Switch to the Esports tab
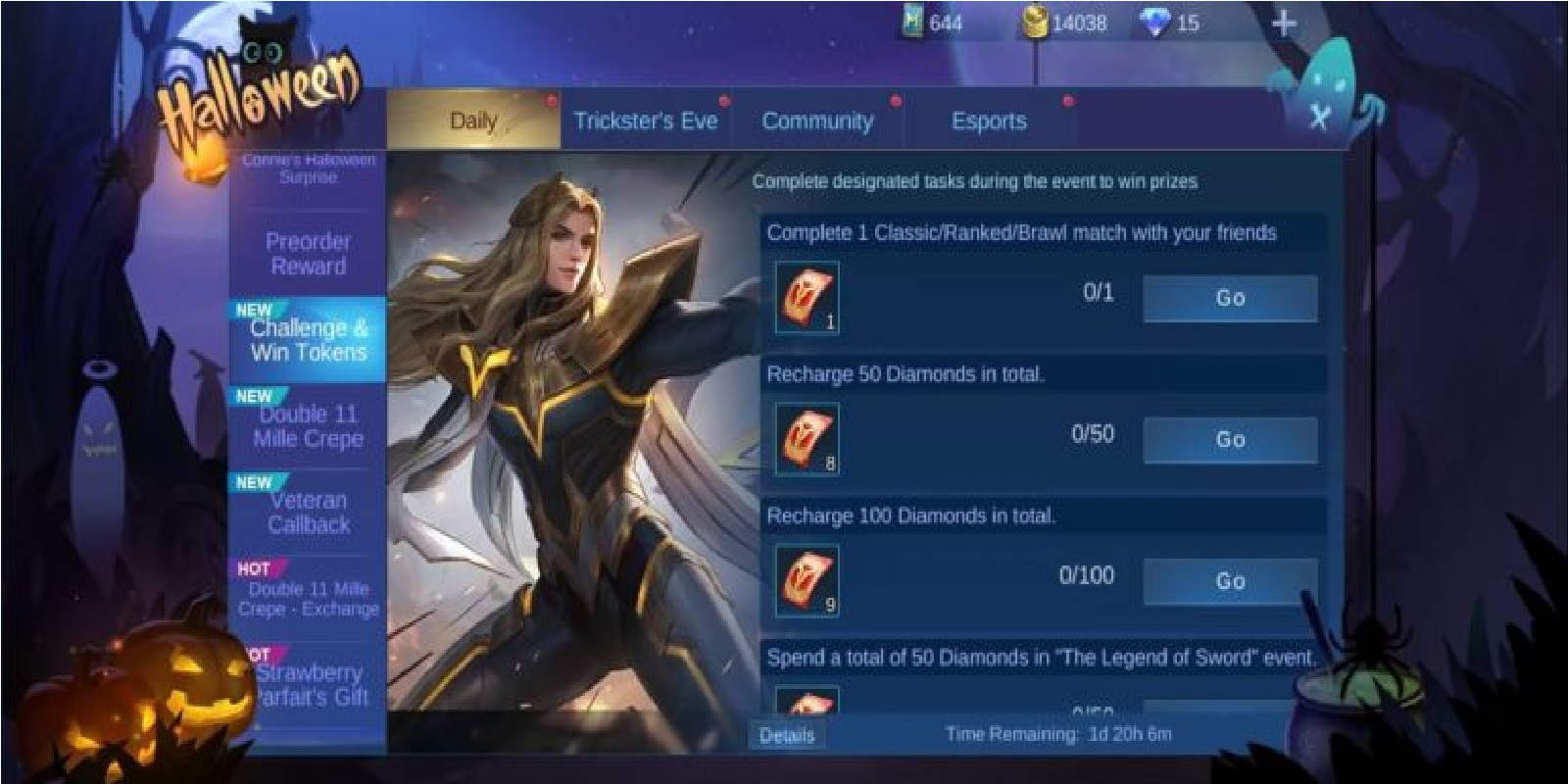This screenshot has height=784, width=1568. tap(990, 121)
